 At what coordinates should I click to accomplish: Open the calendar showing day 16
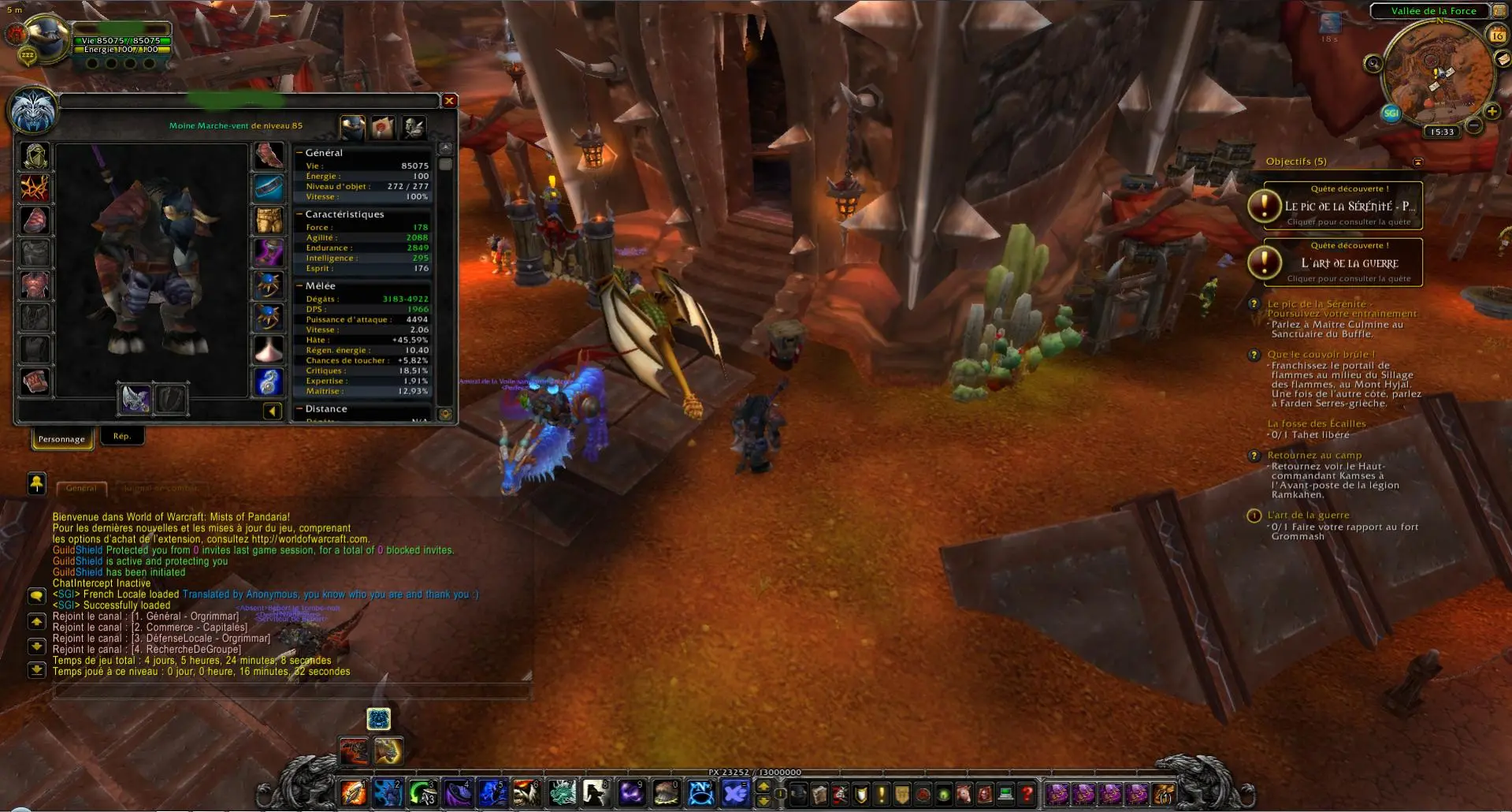tap(1496, 35)
